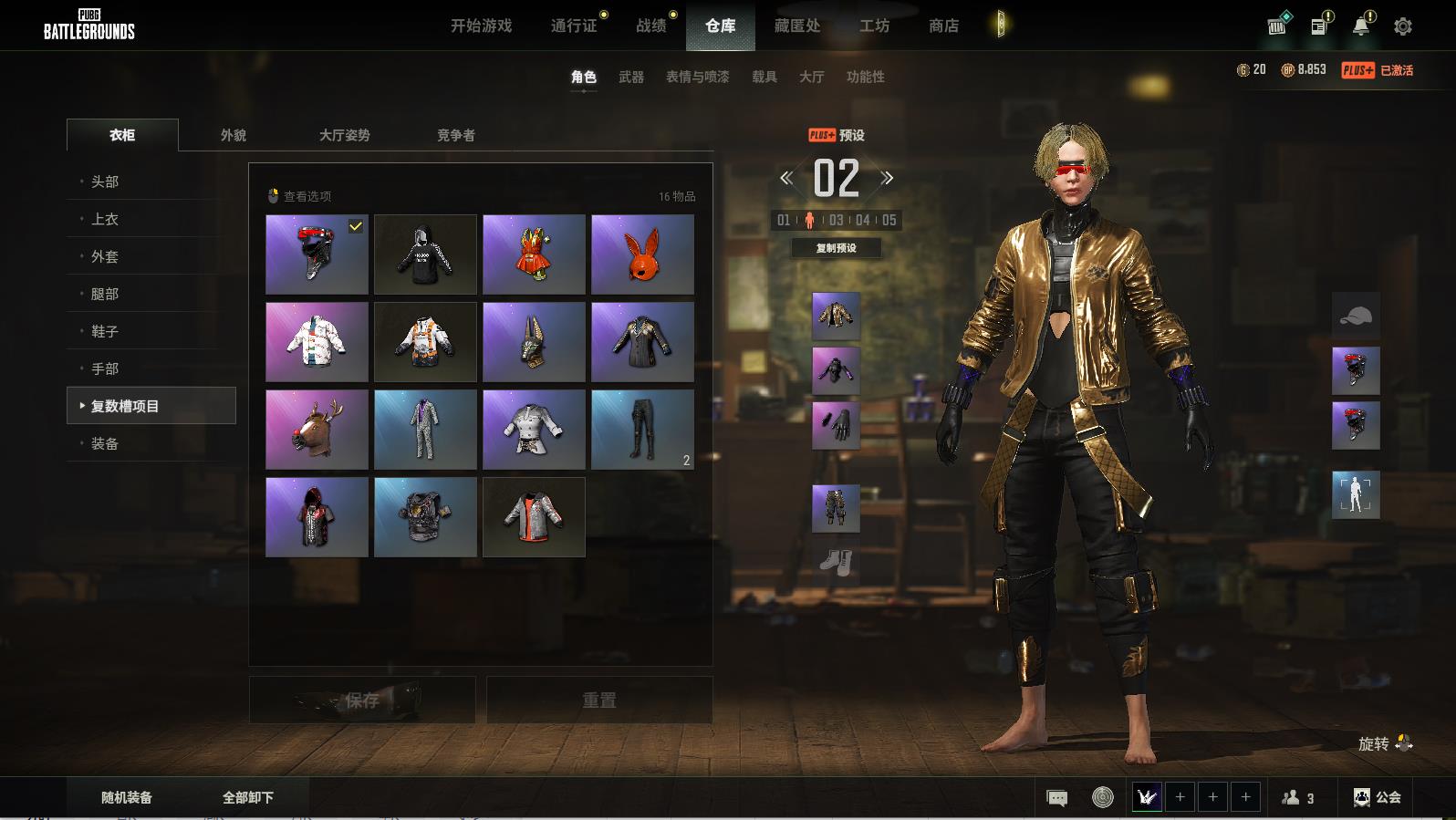Select the 武器 sub-tab

630,78
